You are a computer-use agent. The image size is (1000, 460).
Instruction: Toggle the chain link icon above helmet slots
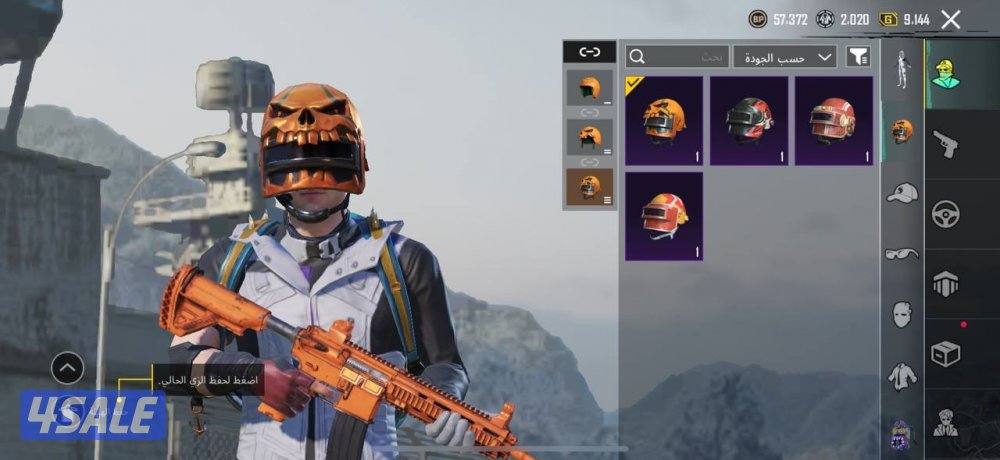pos(589,52)
